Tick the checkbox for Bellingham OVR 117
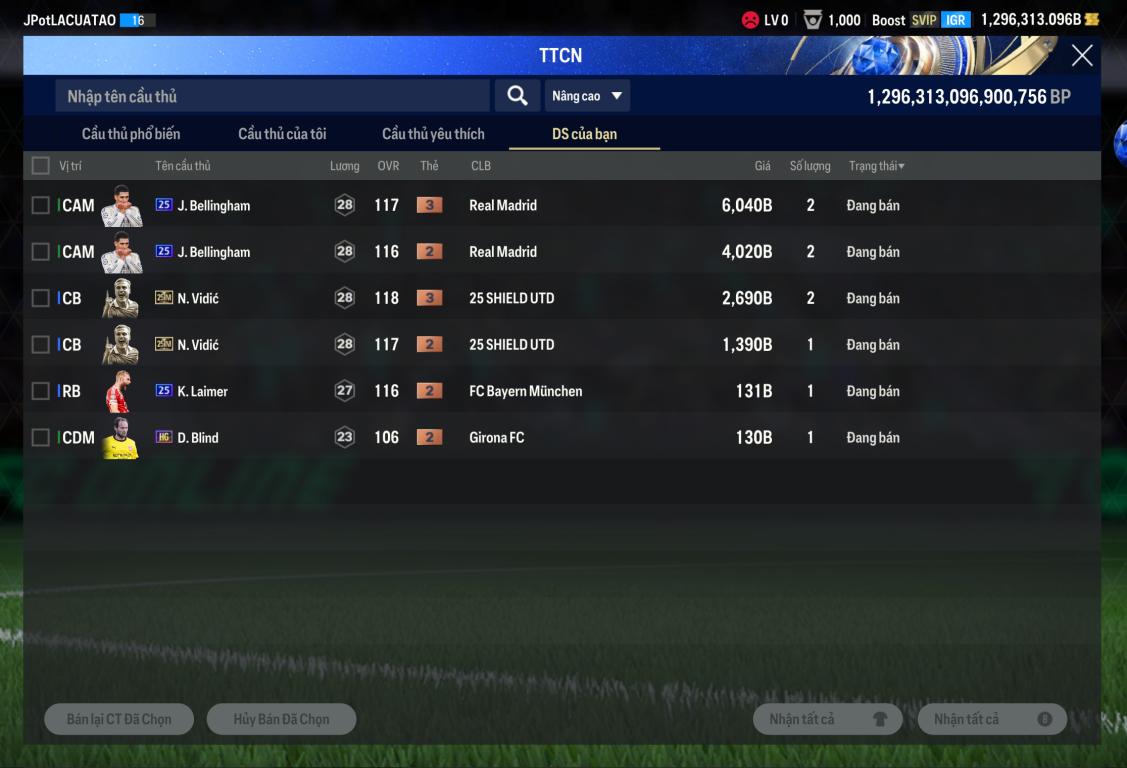1127x768 pixels. click(x=41, y=205)
